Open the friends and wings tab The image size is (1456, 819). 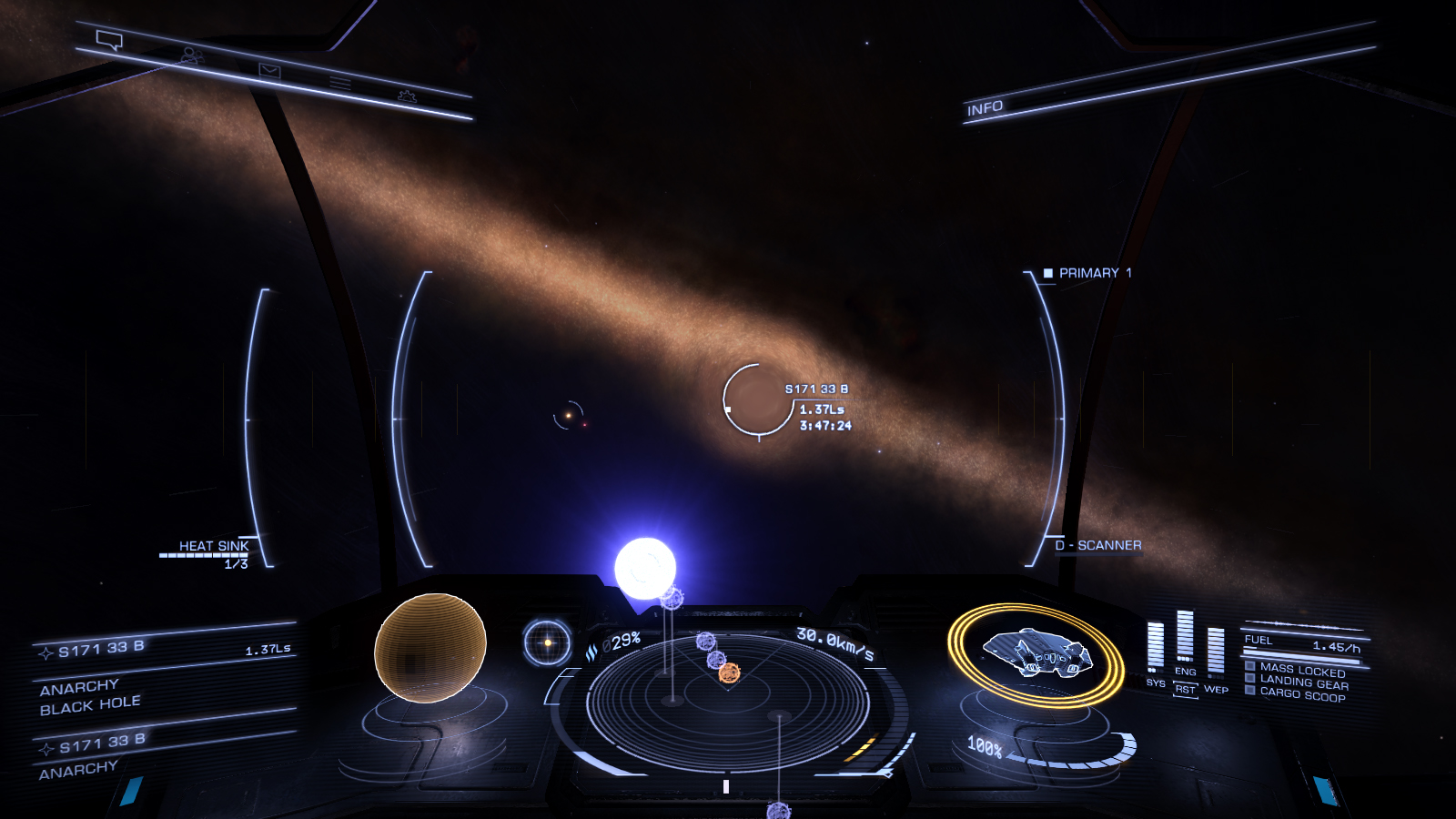[190, 56]
